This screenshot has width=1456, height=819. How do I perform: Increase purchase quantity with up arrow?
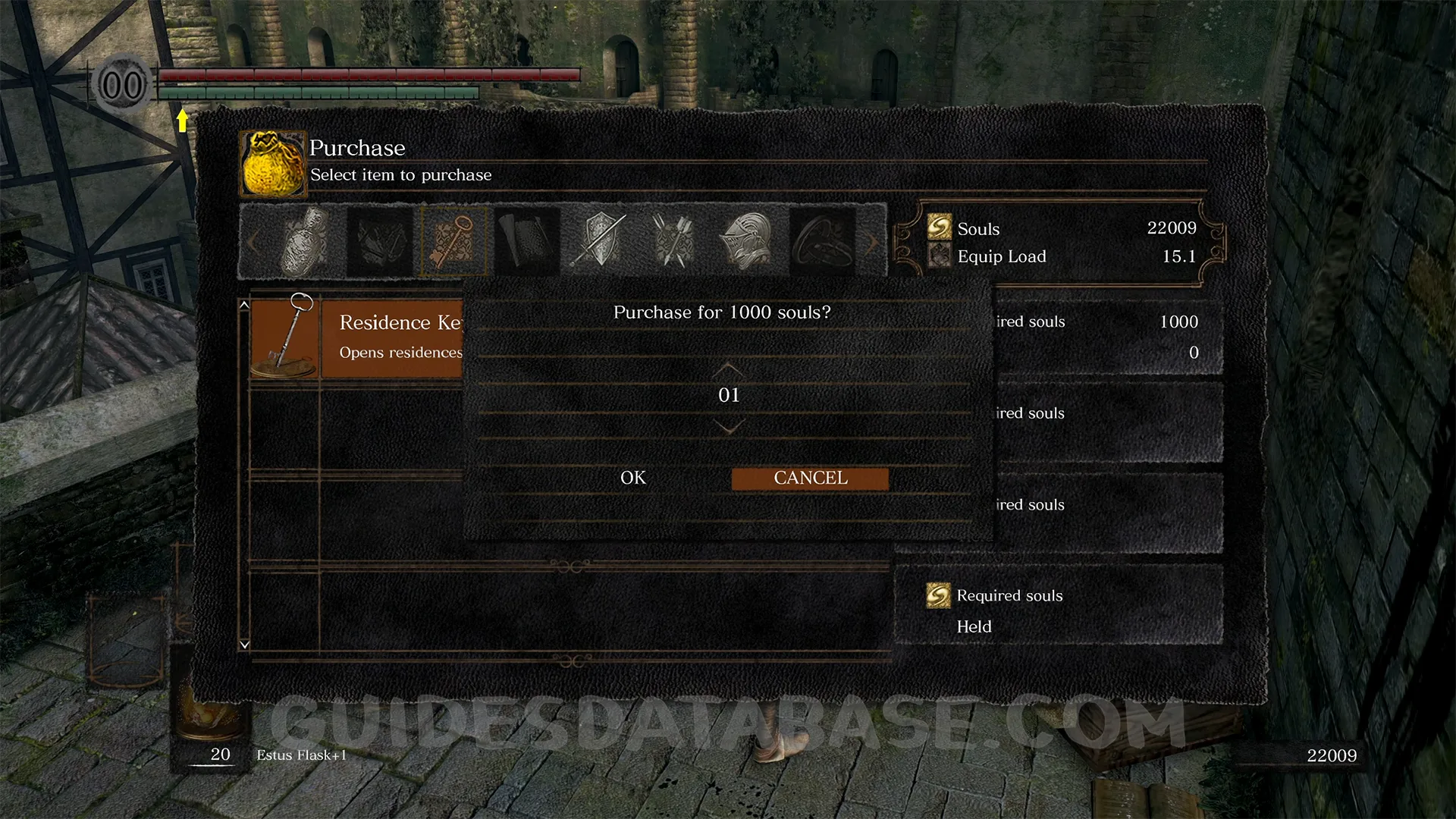point(728,369)
